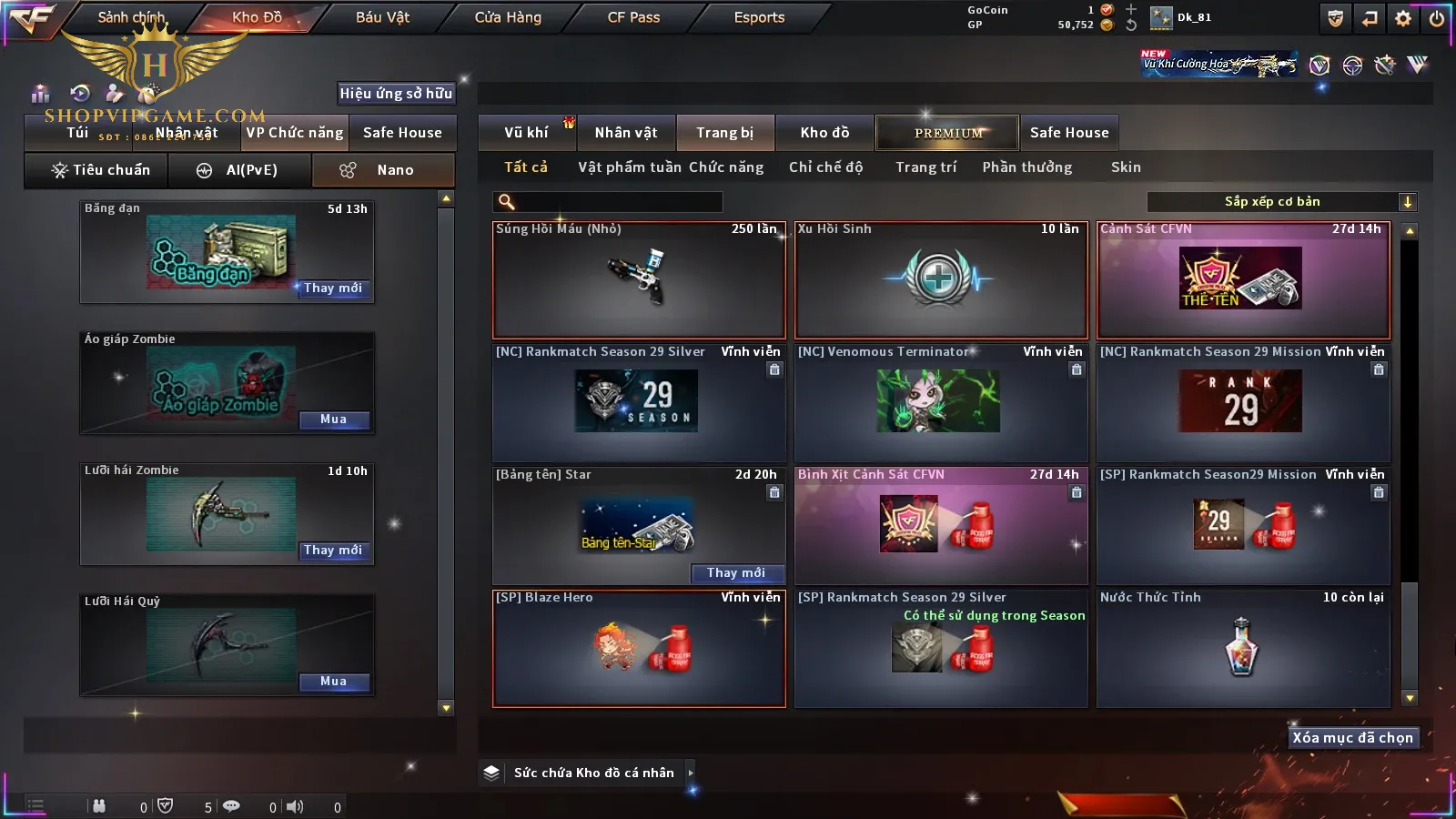1456x819 pixels.
Task: Choose the AI(PvE) bag mode
Action: click(x=240, y=170)
